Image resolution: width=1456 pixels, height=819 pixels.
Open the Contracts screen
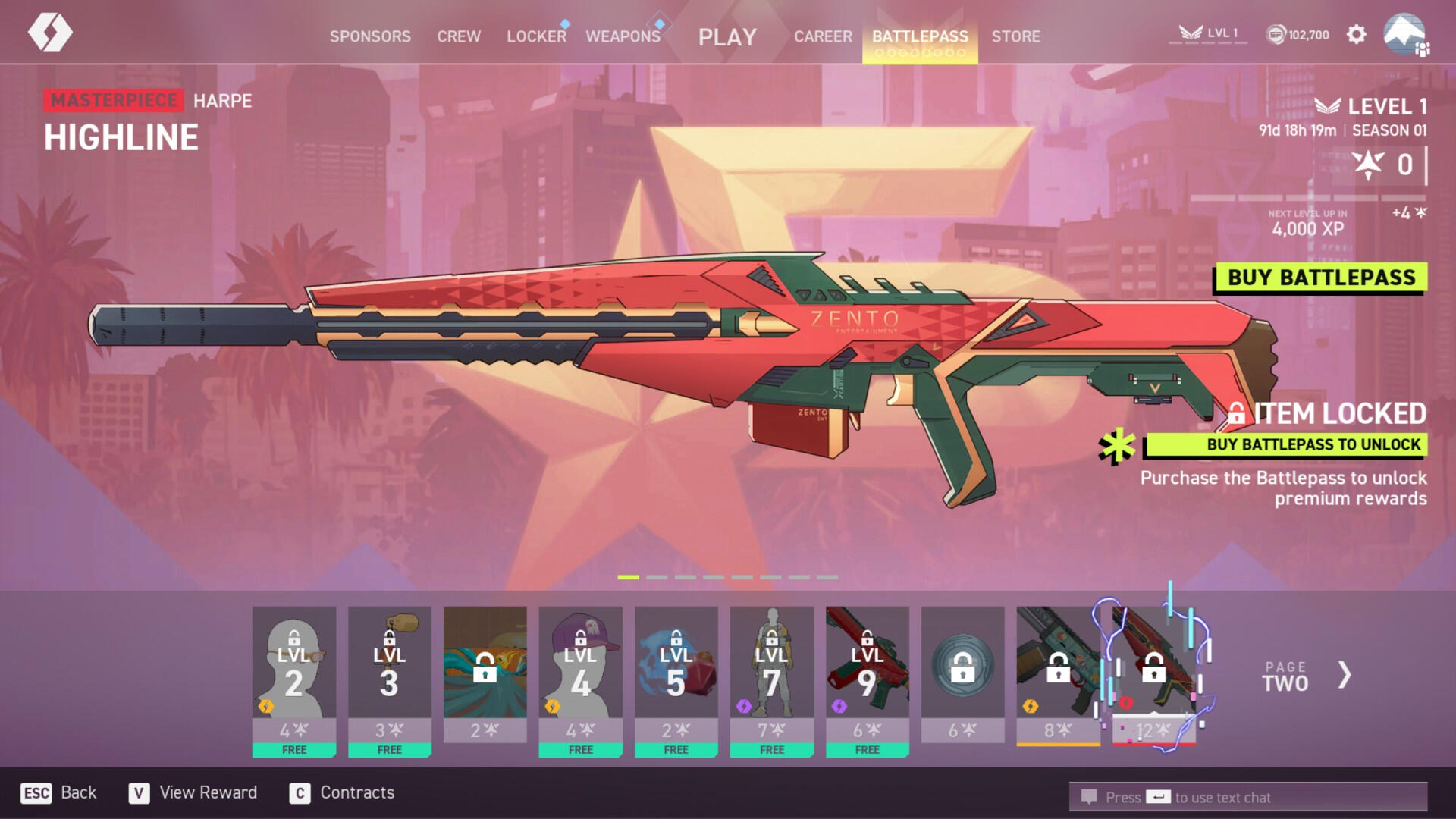click(x=342, y=792)
